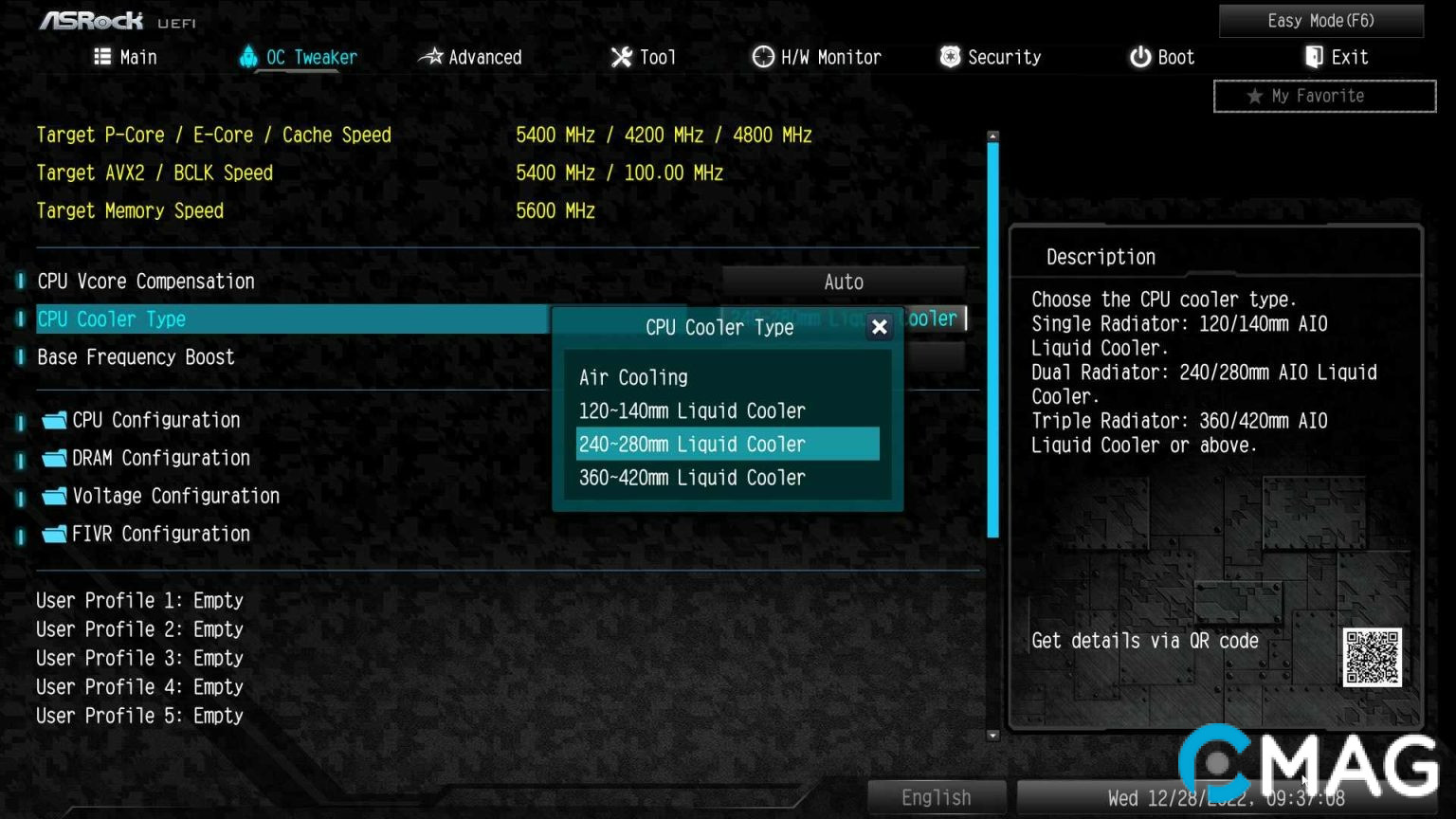Choose 360~420mm Liquid Cooler

(x=692, y=478)
